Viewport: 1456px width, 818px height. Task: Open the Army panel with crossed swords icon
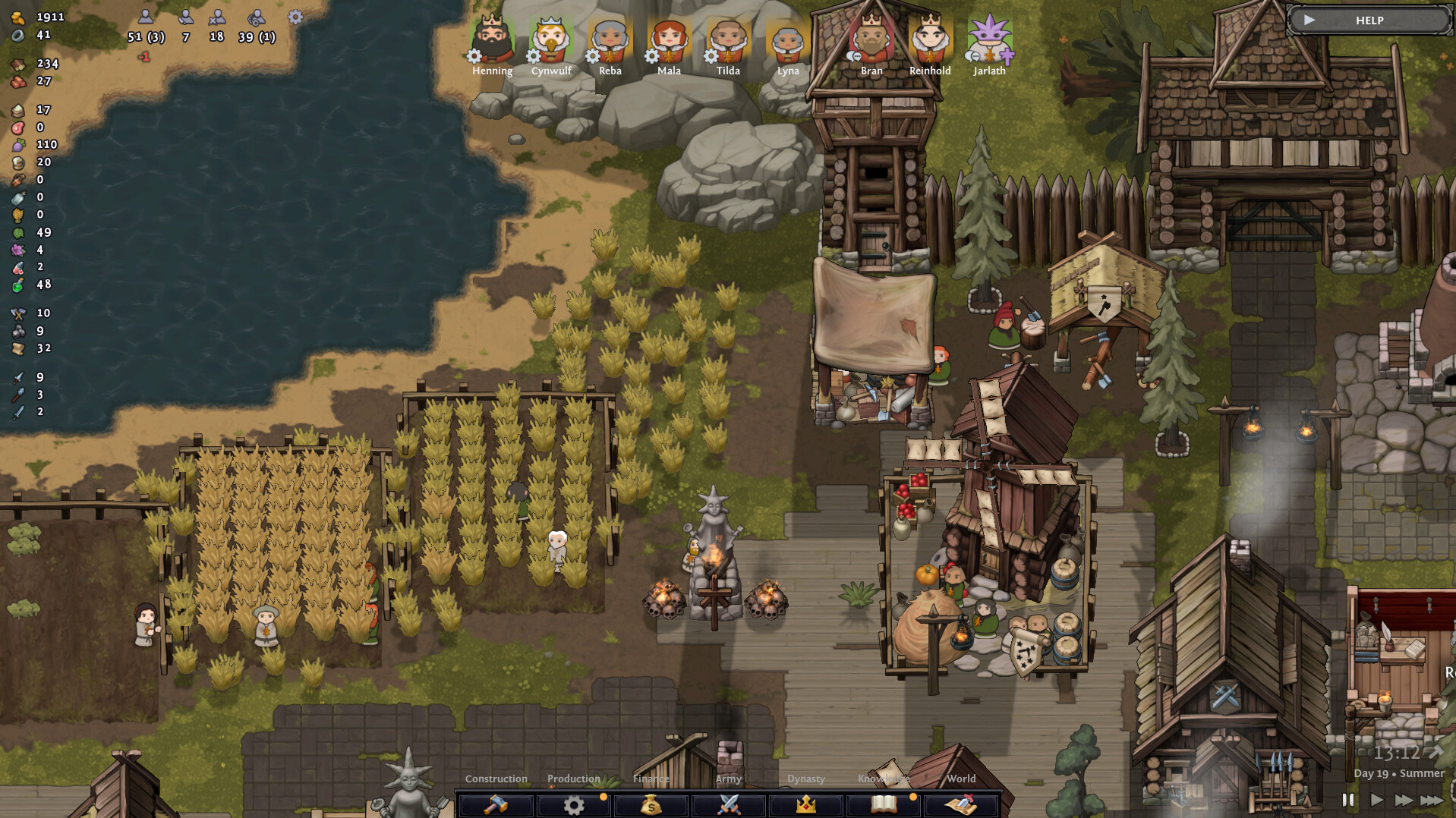(728, 806)
